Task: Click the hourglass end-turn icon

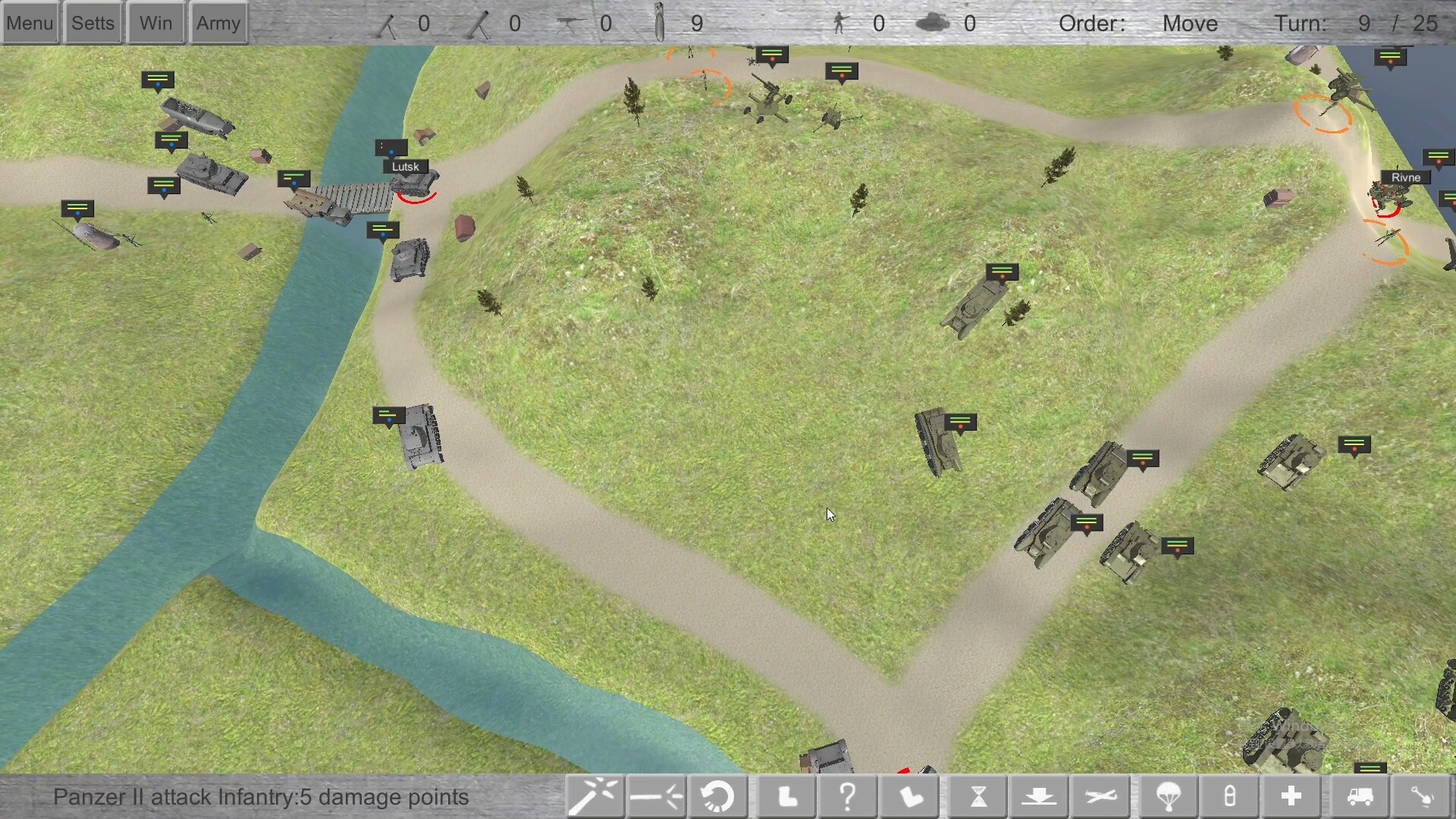Action: tap(978, 796)
